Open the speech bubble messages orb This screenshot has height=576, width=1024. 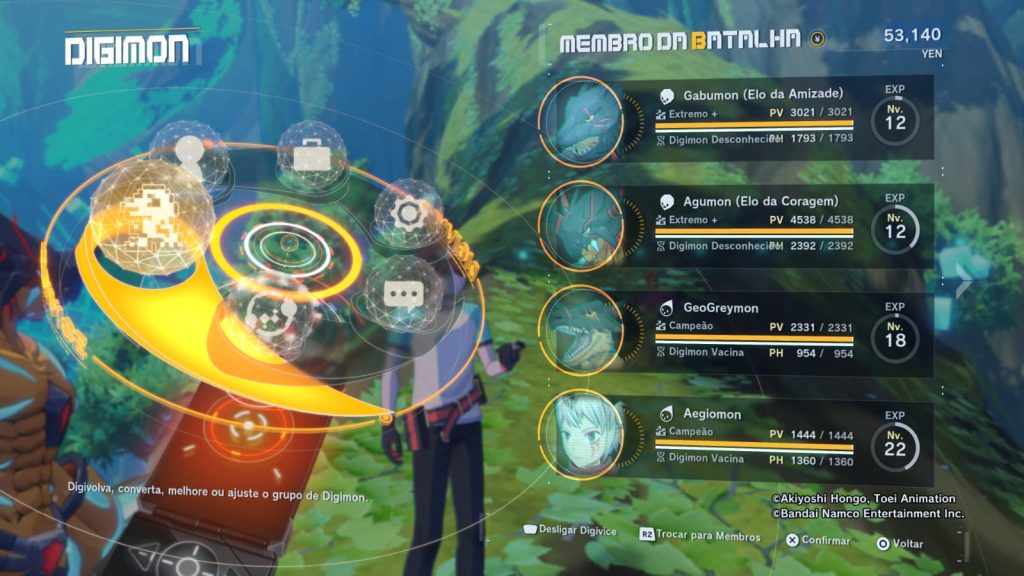[x=403, y=294]
